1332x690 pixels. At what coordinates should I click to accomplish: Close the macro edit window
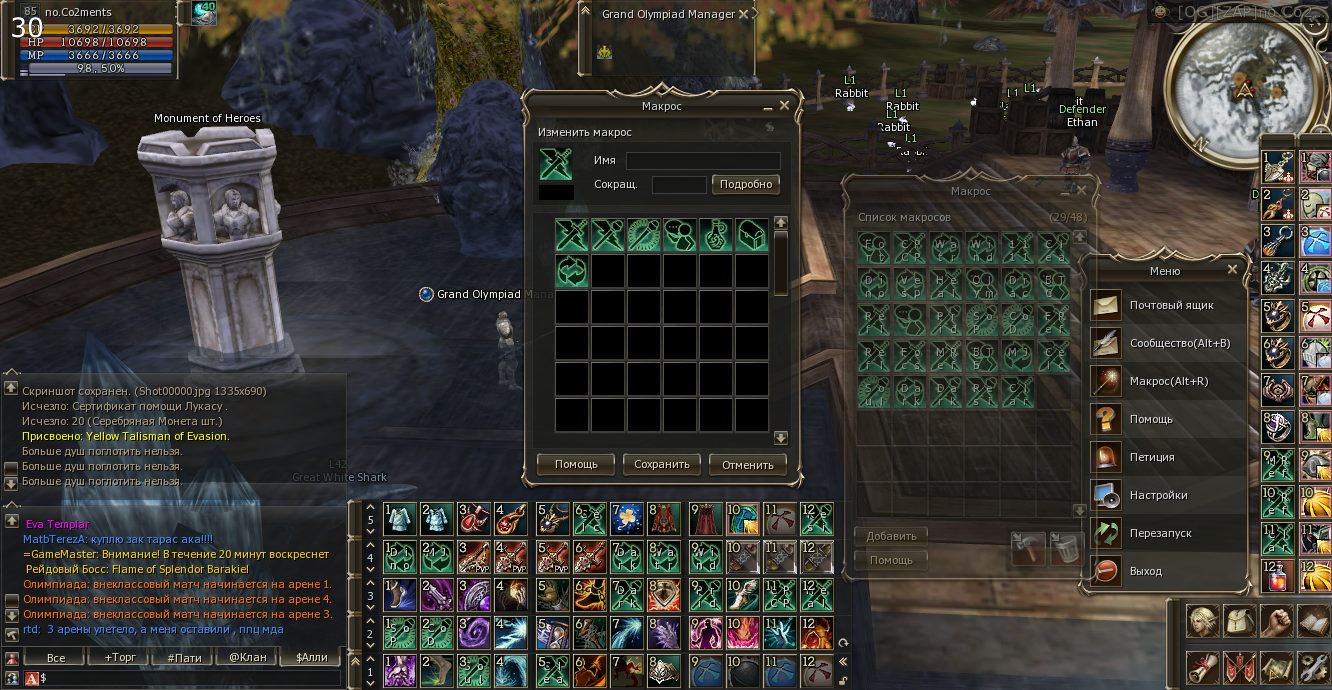point(785,105)
